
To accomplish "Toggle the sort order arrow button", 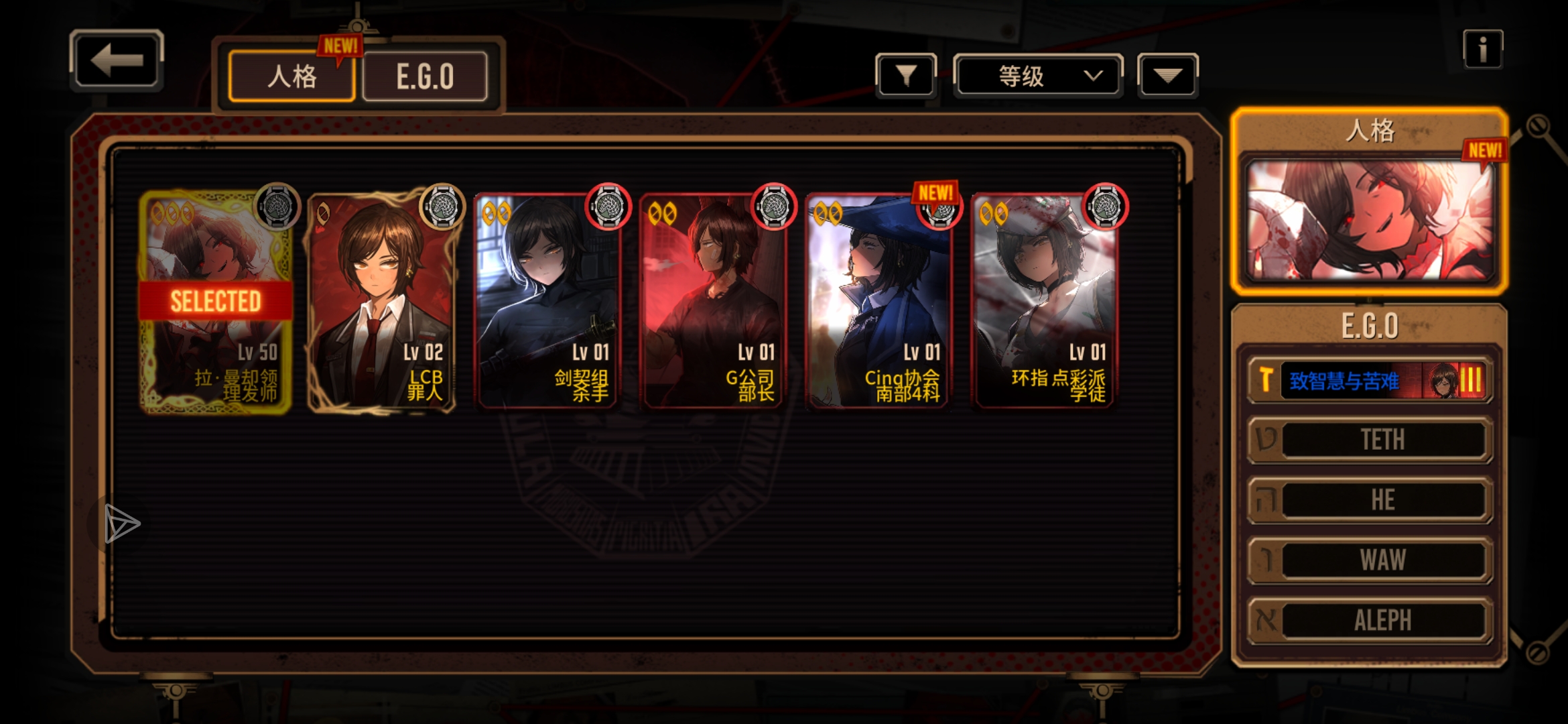I will tap(1167, 76).
